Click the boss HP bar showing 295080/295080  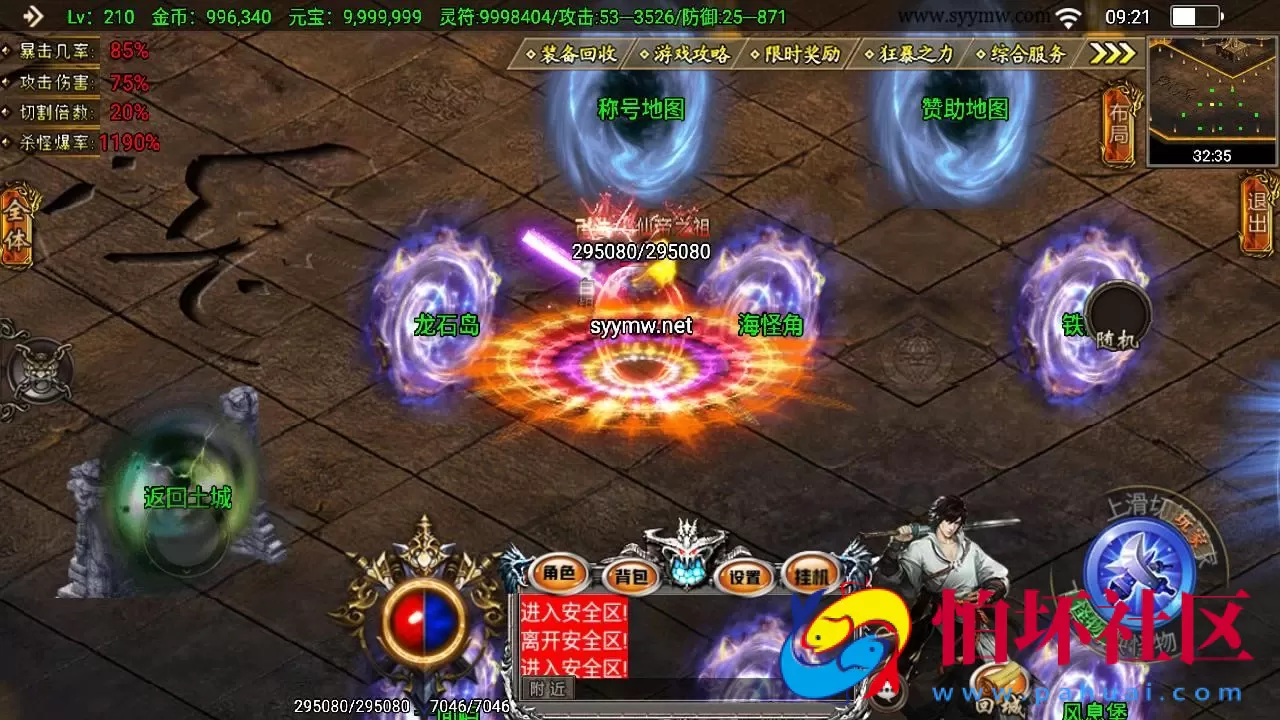click(x=640, y=251)
